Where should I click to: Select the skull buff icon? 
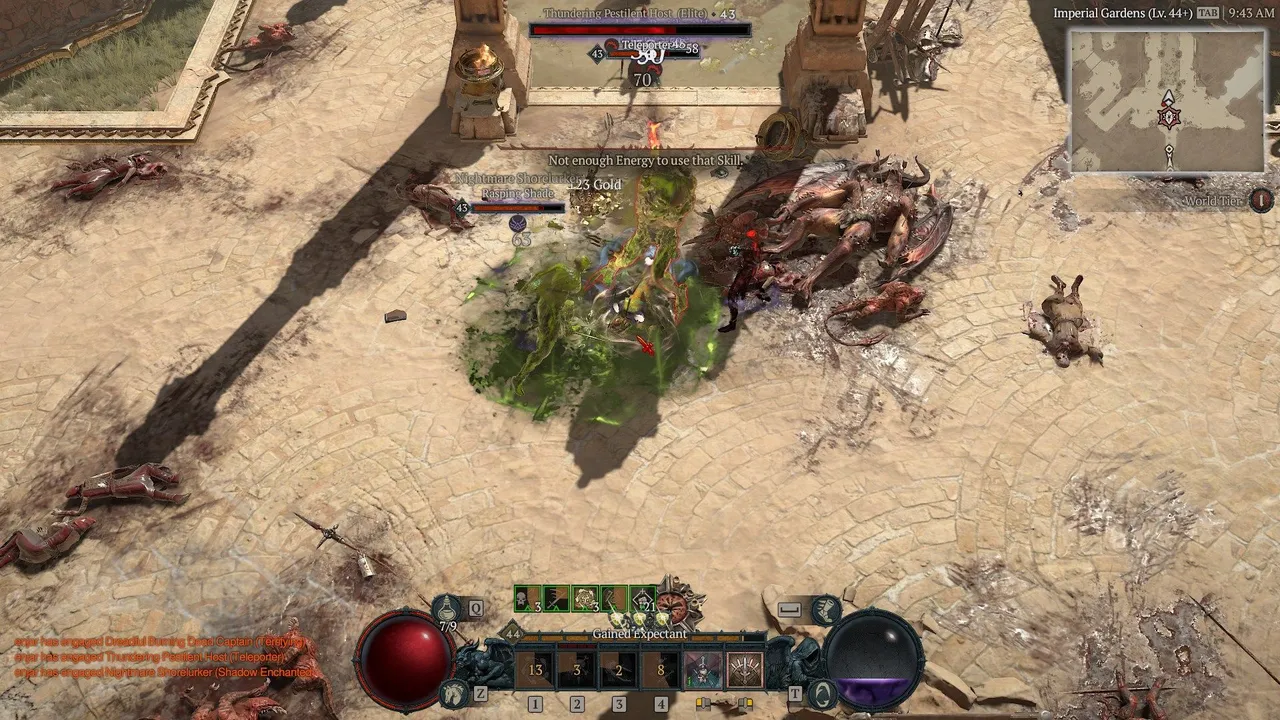[526, 599]
